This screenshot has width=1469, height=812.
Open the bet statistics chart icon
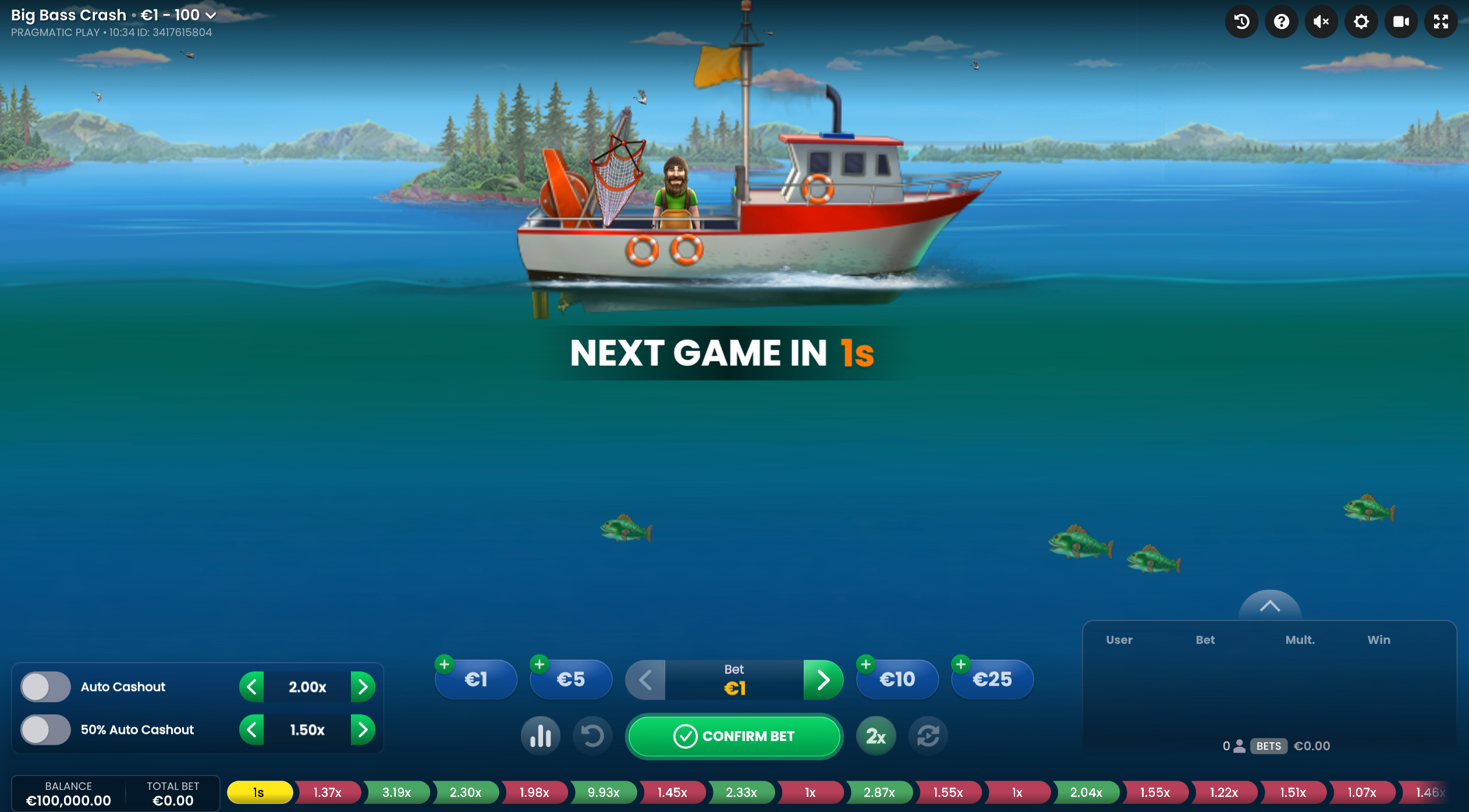(540, 735)
